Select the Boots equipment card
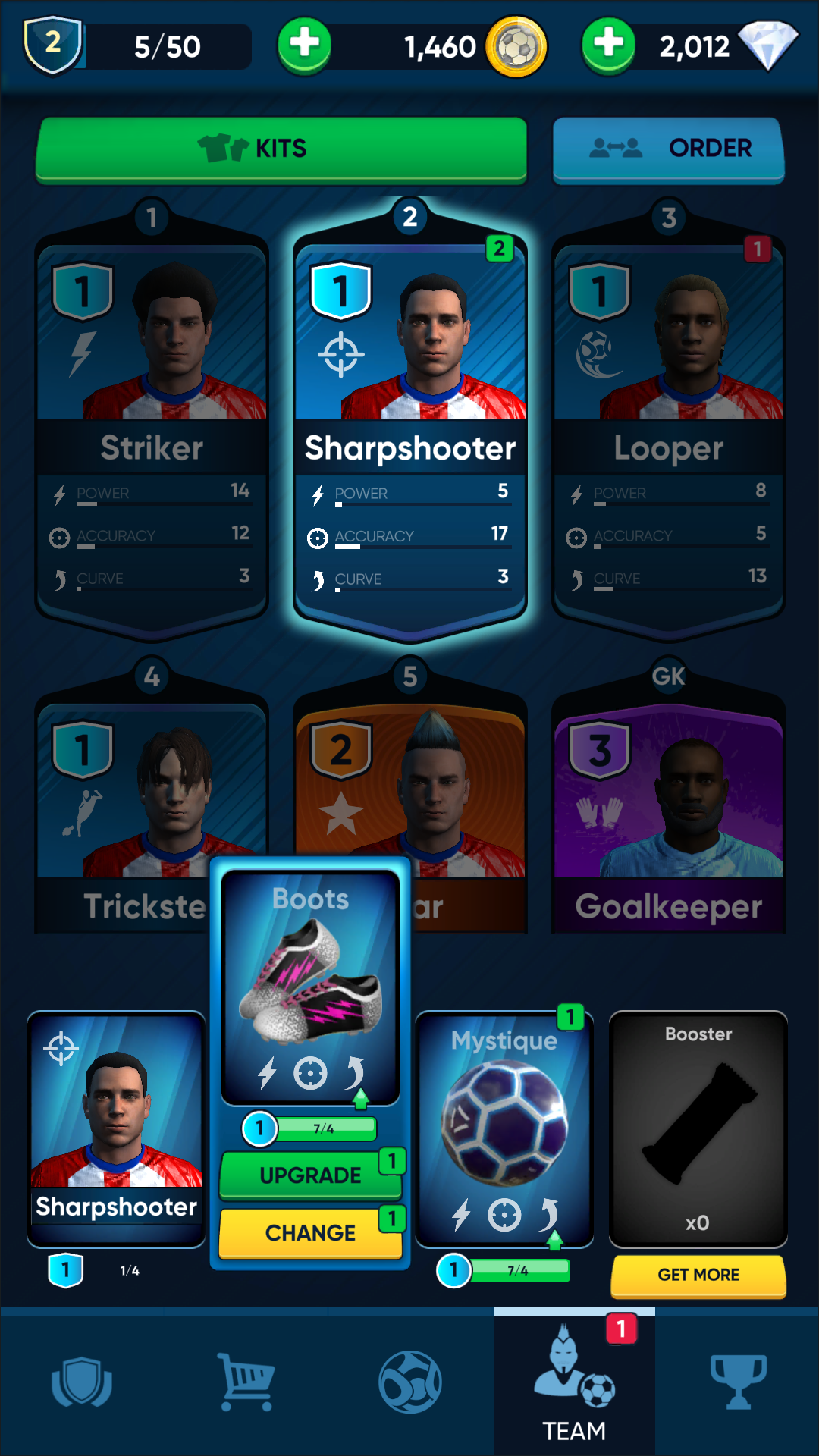The width and height of the screenshot is (819, 1456). (x=310, y=986)
